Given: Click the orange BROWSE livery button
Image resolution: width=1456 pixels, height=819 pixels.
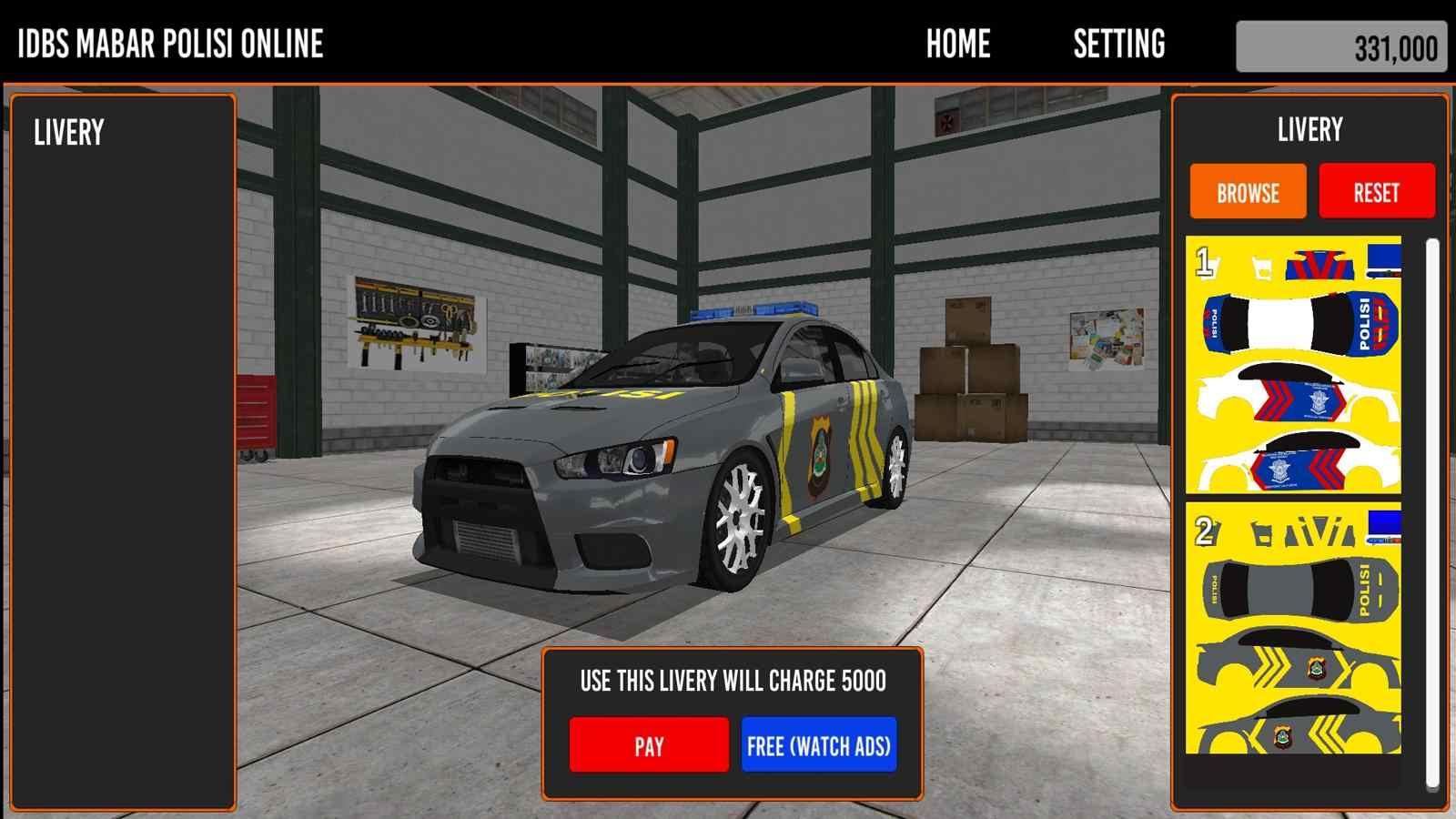Looking at the screenshot, I should (1248, 192).
